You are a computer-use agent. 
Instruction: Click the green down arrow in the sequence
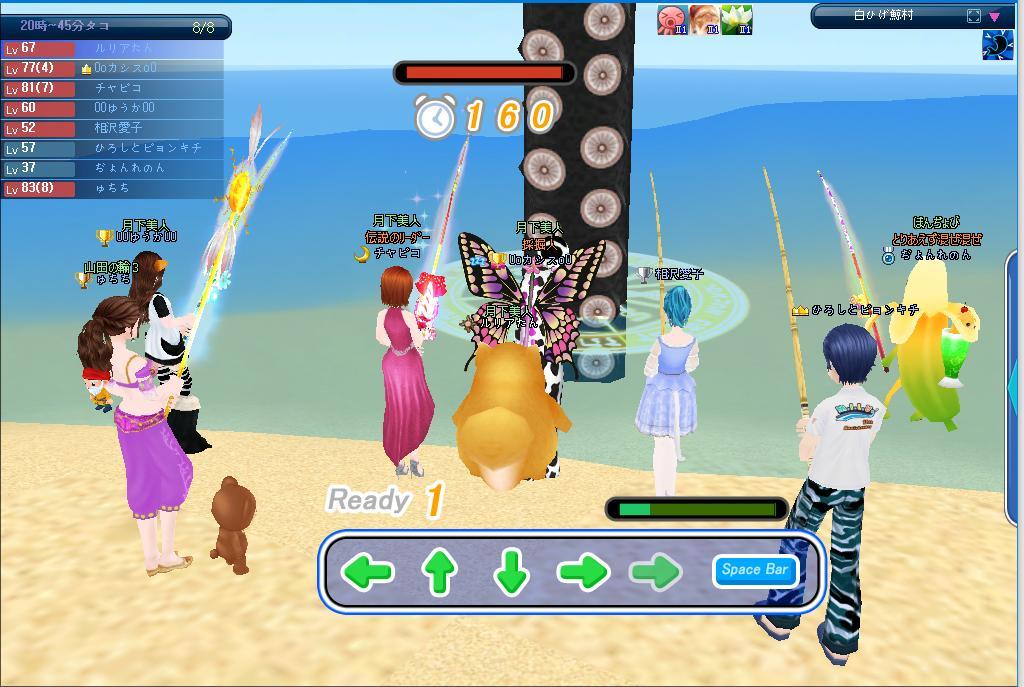pyautogui.click(x=511, y=572)
